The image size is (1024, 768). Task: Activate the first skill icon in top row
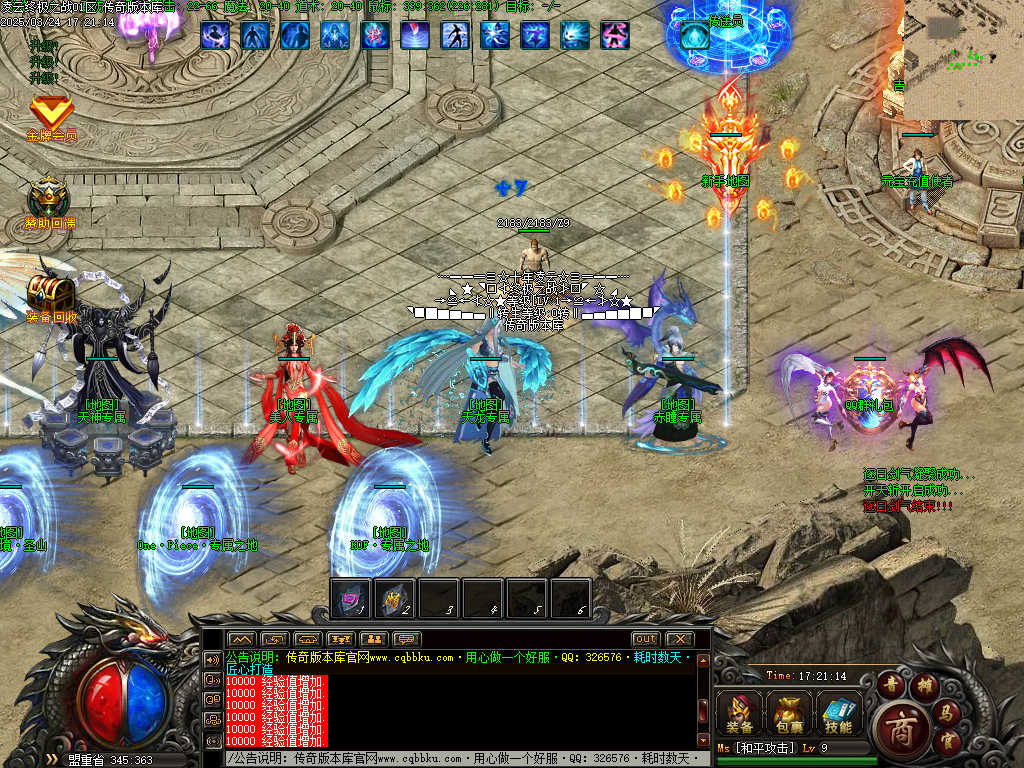(215, 36)
